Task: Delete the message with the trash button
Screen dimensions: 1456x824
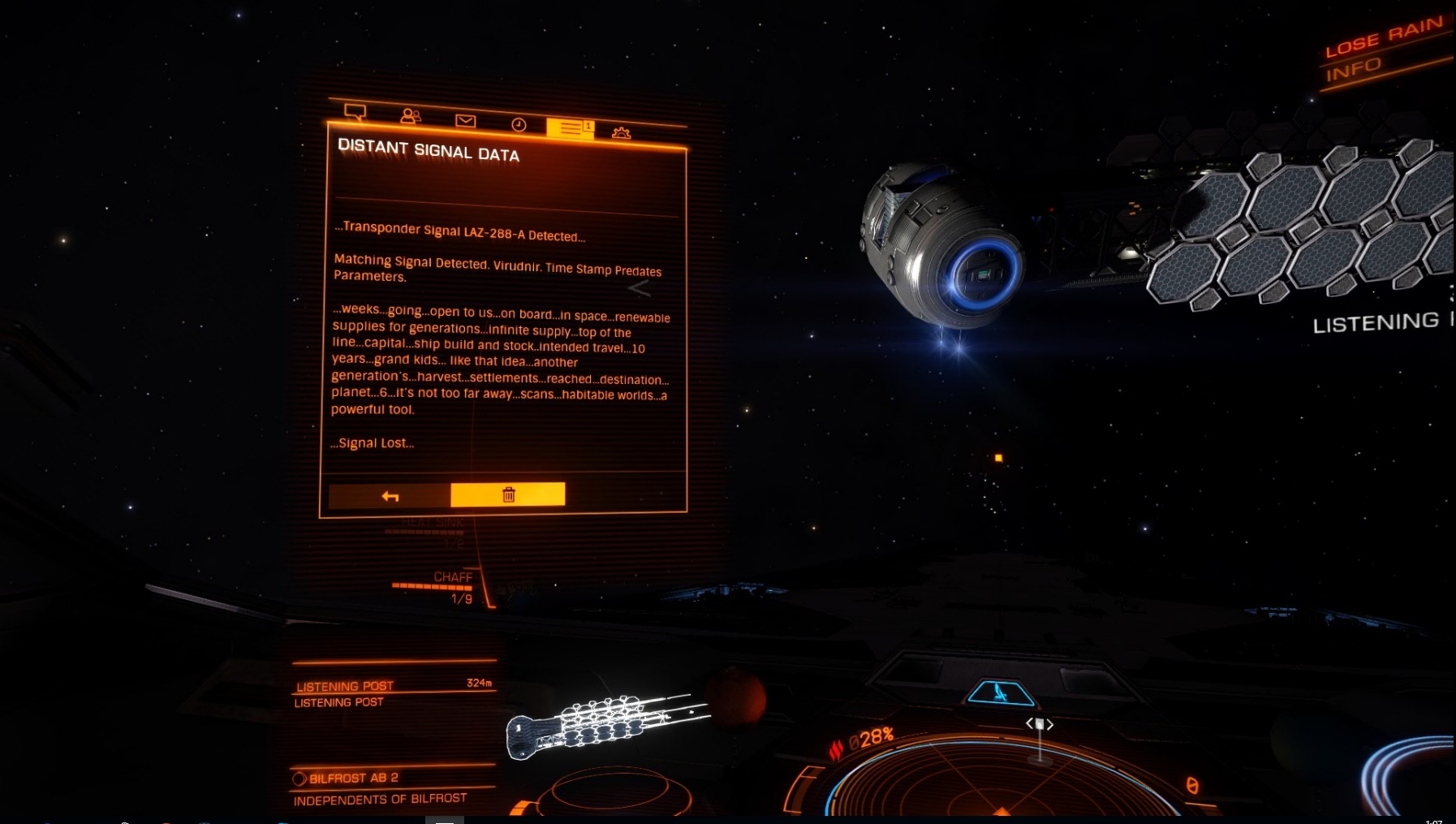Action: point(508,494)
